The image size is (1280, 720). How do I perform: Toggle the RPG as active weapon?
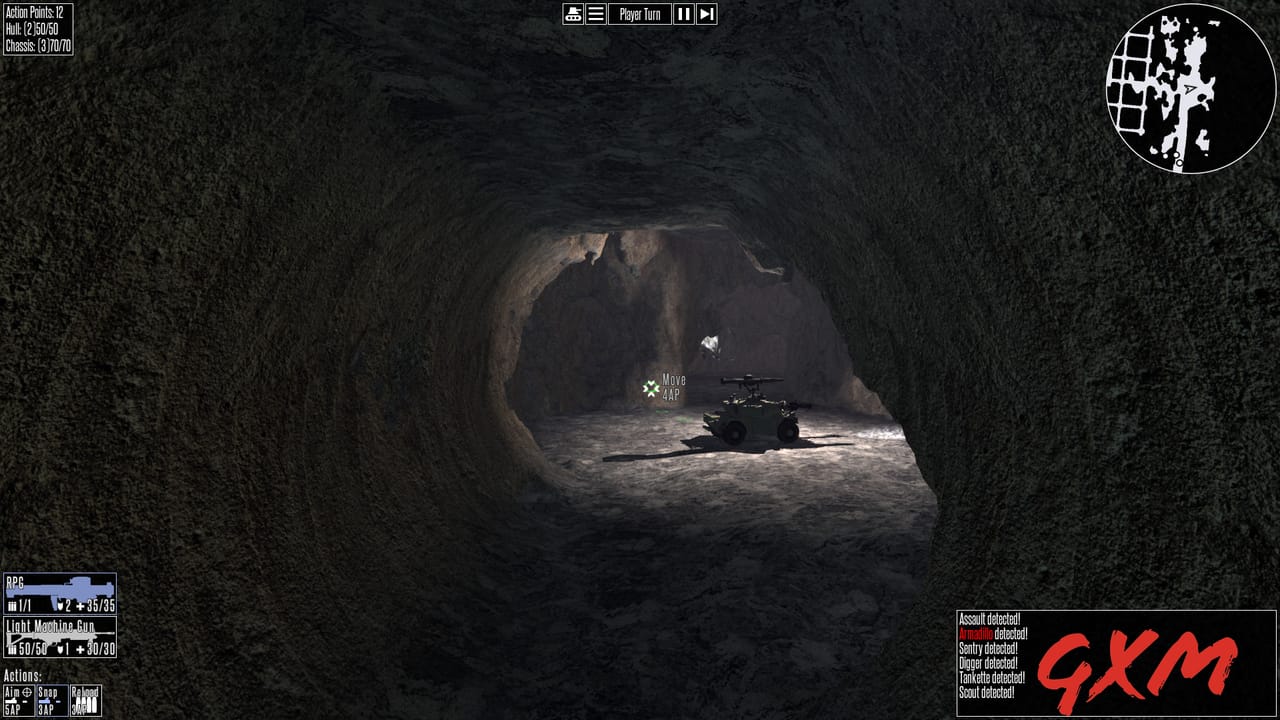pyautogui.click(x=60, y=592)
